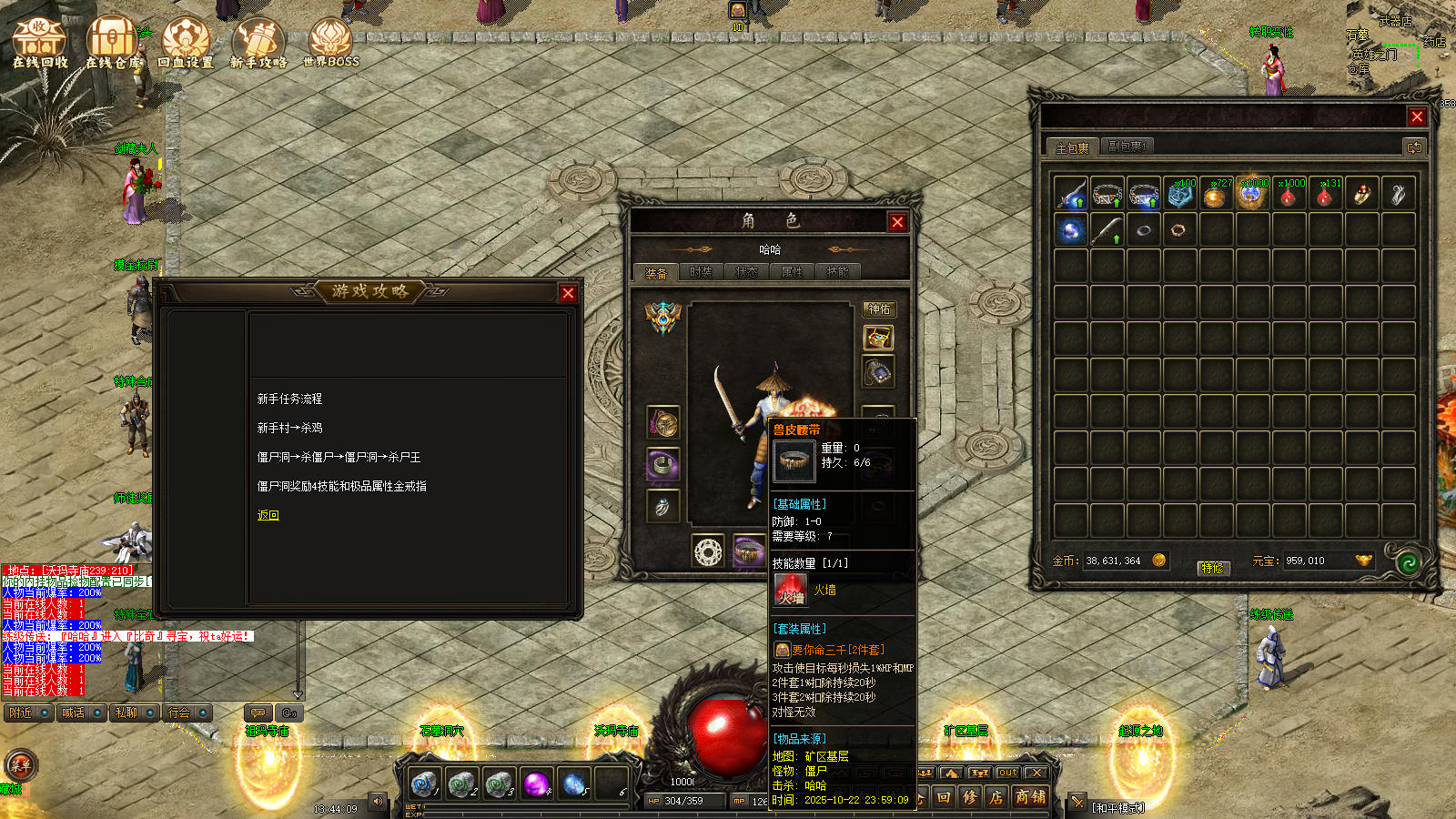Open the 世界BOSS world boss panel
Image resolution: width=1456 pixels, height=819 pixels.
(x=330, y=44)
